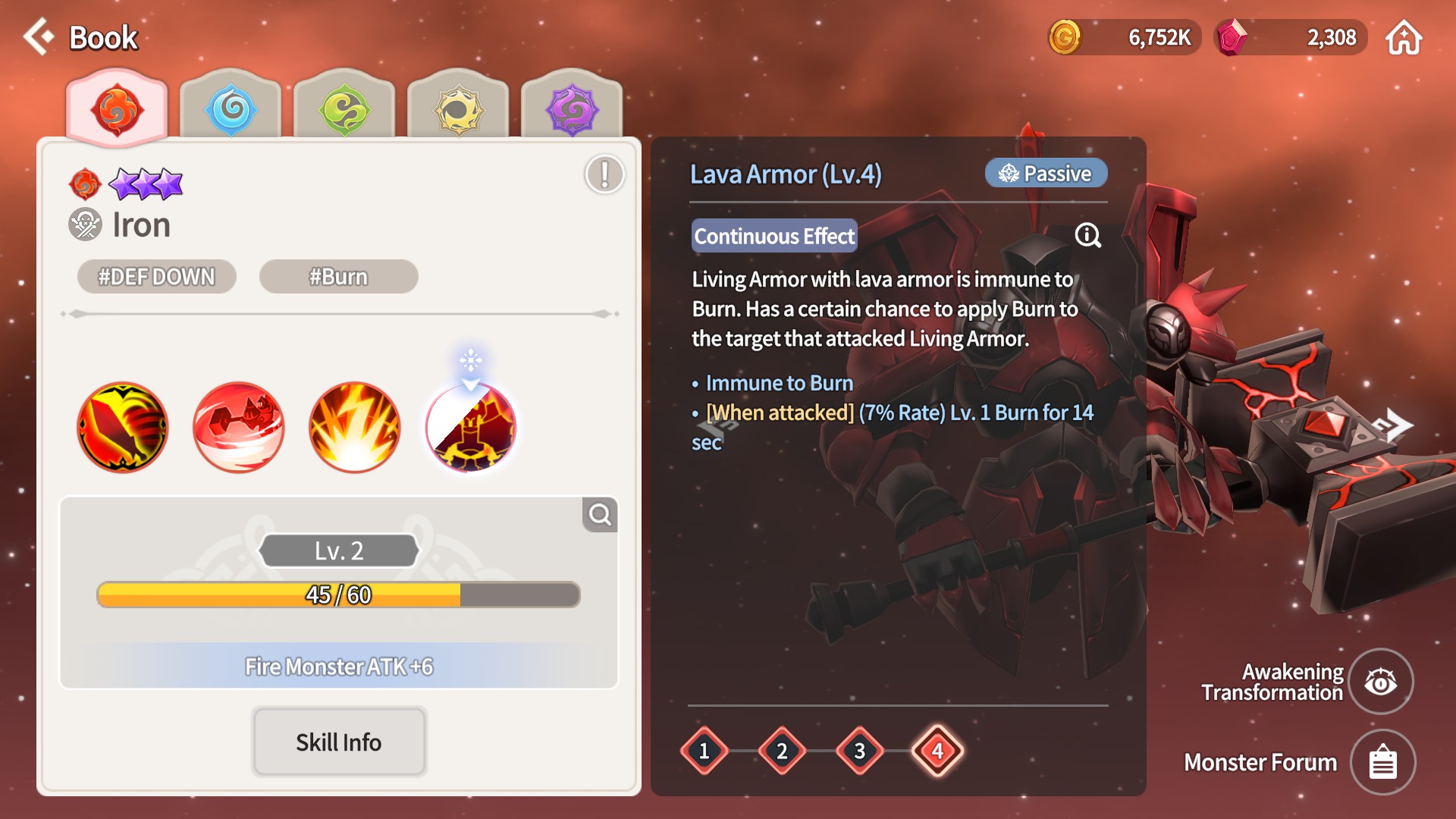The width and height of the screenshot is (1456, 819).
Task: Select the Lava Armor passive skill icon
Action: [471, 427]
